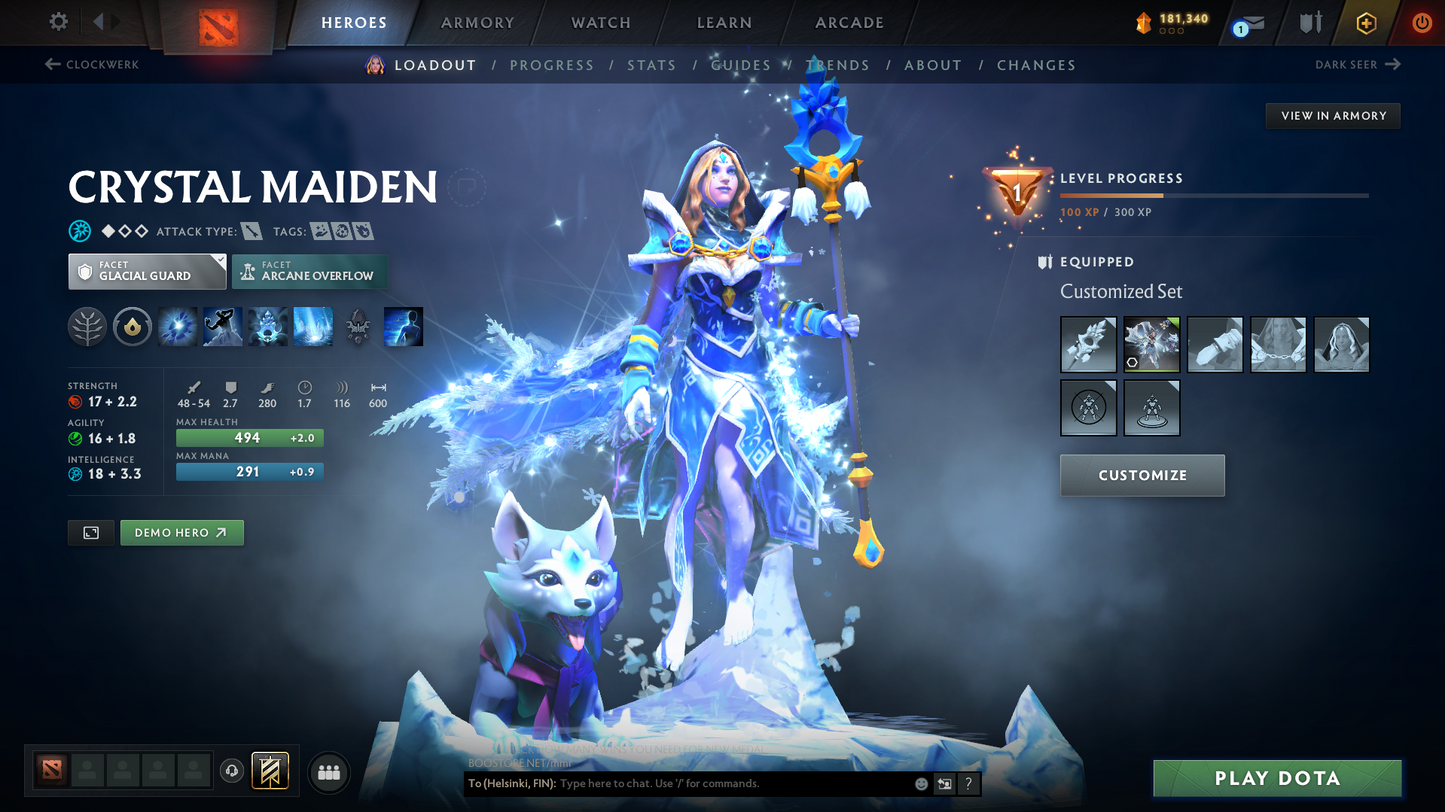
Task: Click the Armory shield and sword icon
Action: click(1310, 22)
